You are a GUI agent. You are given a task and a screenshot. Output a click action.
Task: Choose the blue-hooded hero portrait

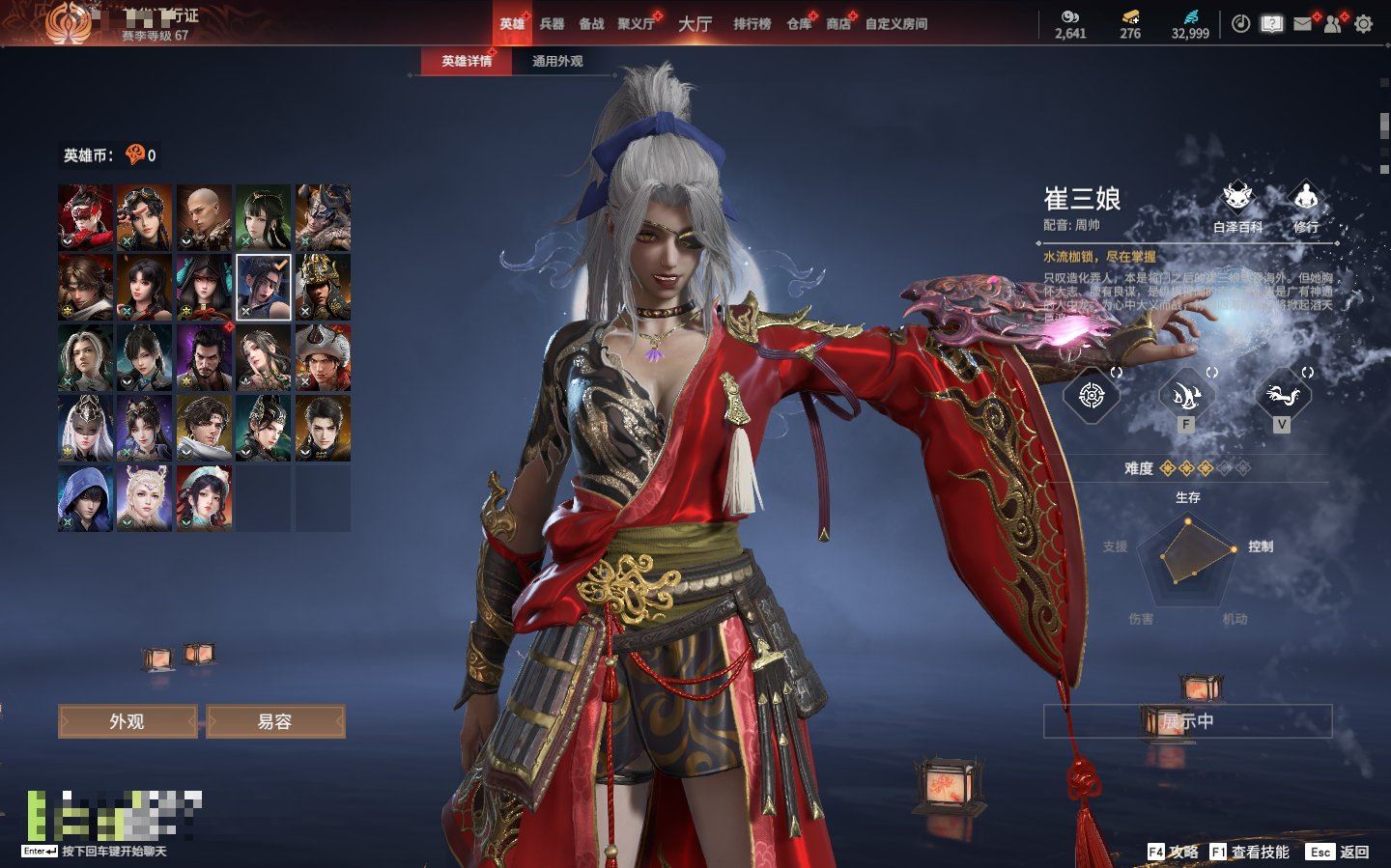(85, 498)
